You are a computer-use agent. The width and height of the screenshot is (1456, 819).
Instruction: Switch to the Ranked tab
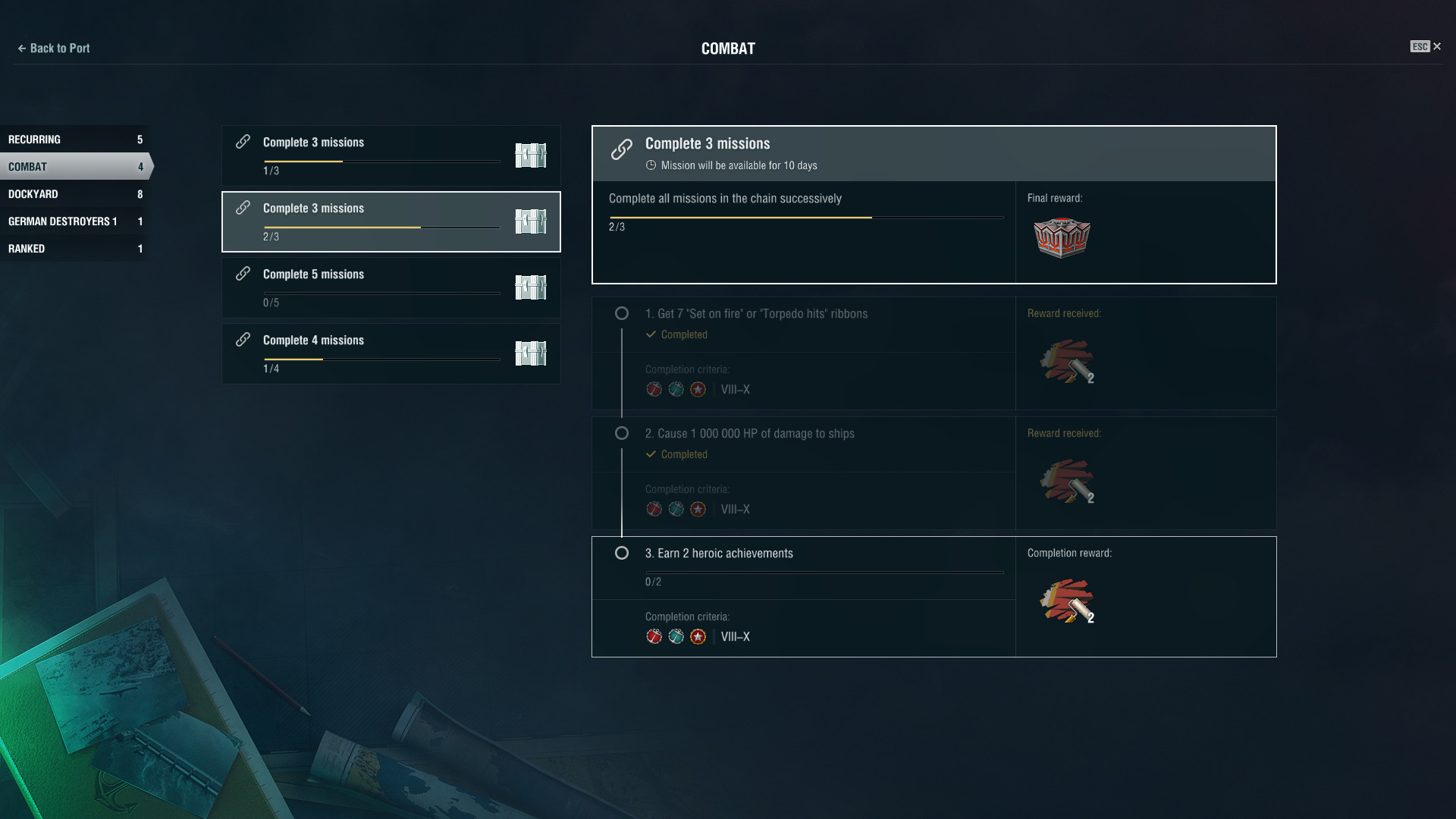[74, 249]
